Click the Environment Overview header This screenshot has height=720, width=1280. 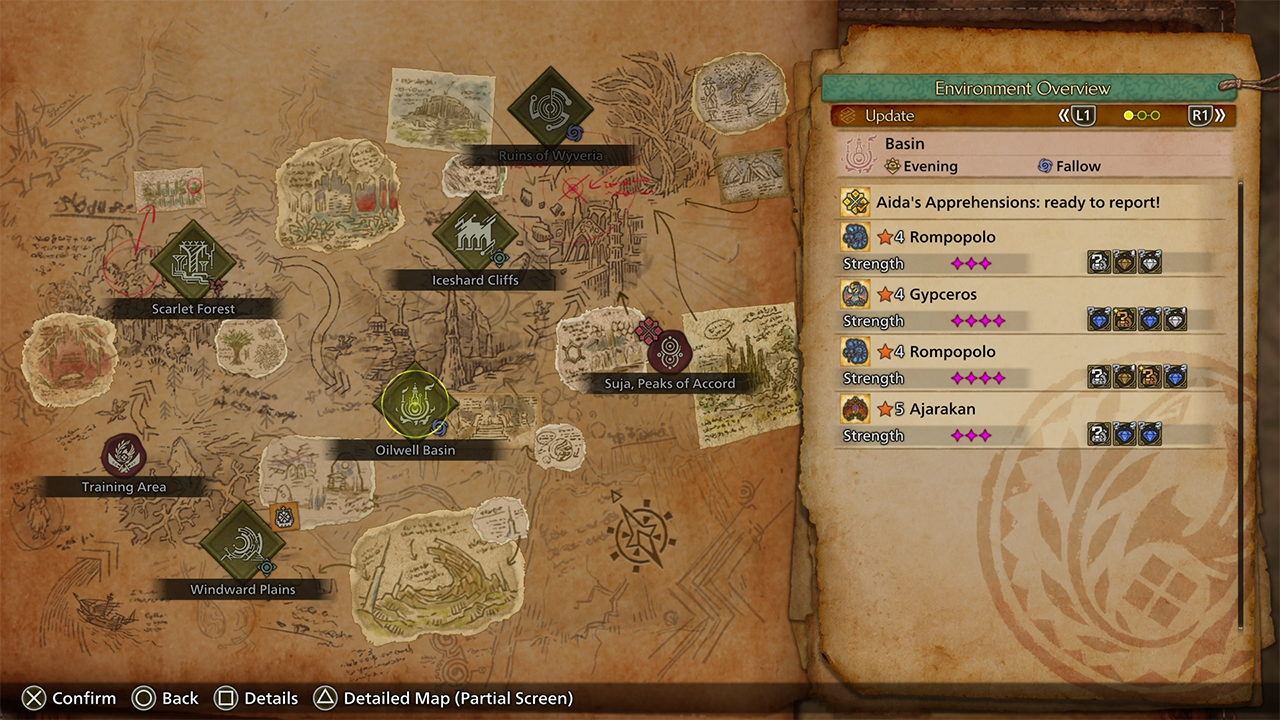1022,88
